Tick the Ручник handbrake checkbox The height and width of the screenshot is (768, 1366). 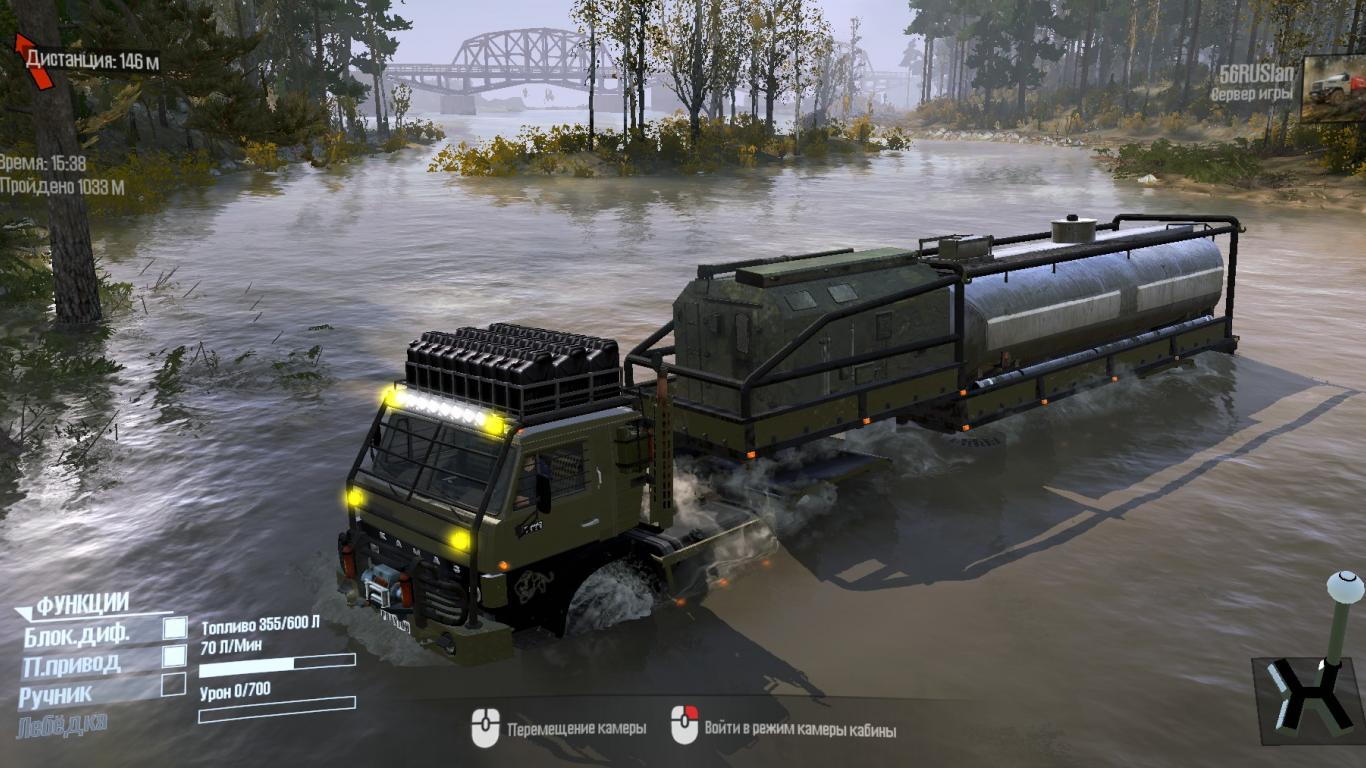pyautogui.click(x=174, y=685)
